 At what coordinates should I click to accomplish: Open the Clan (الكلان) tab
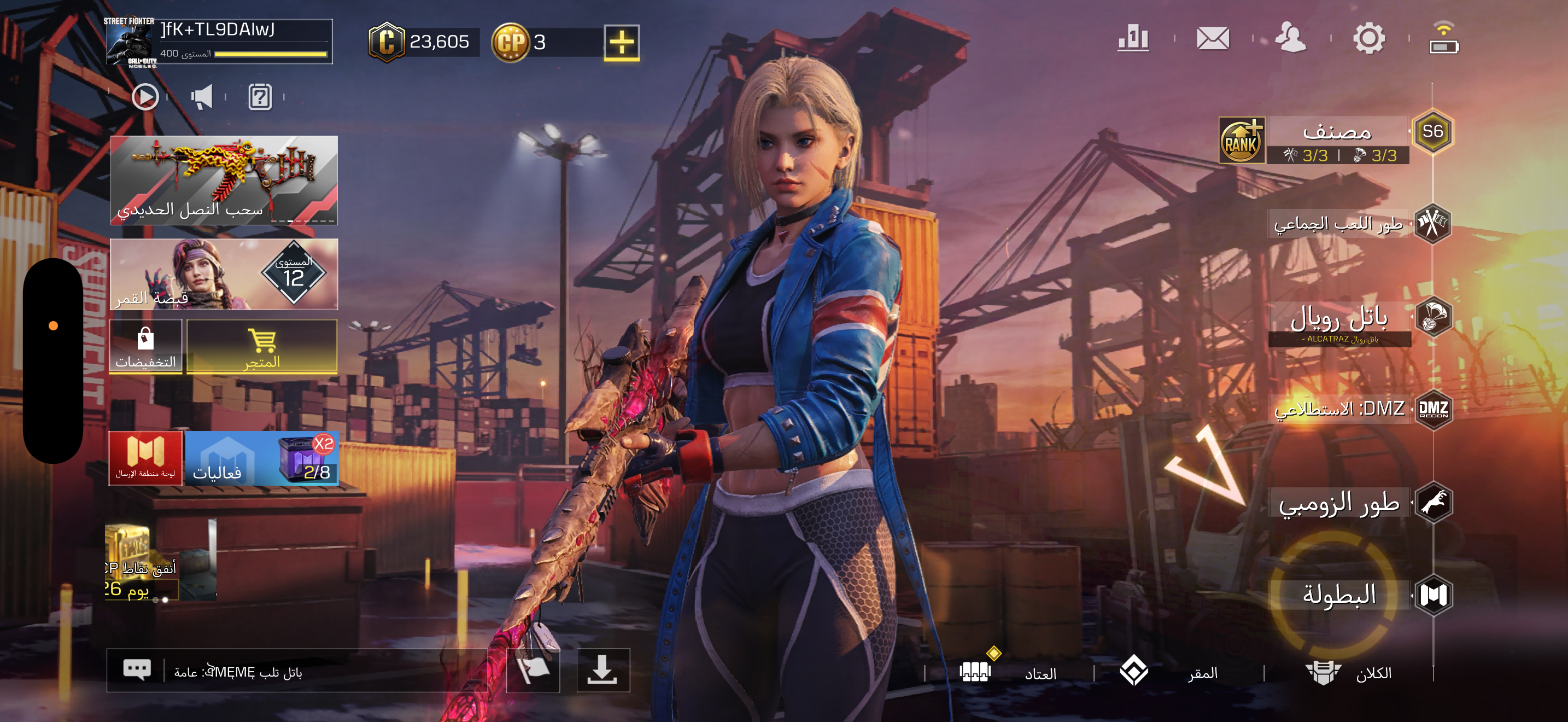click(x=1348, y=673)
